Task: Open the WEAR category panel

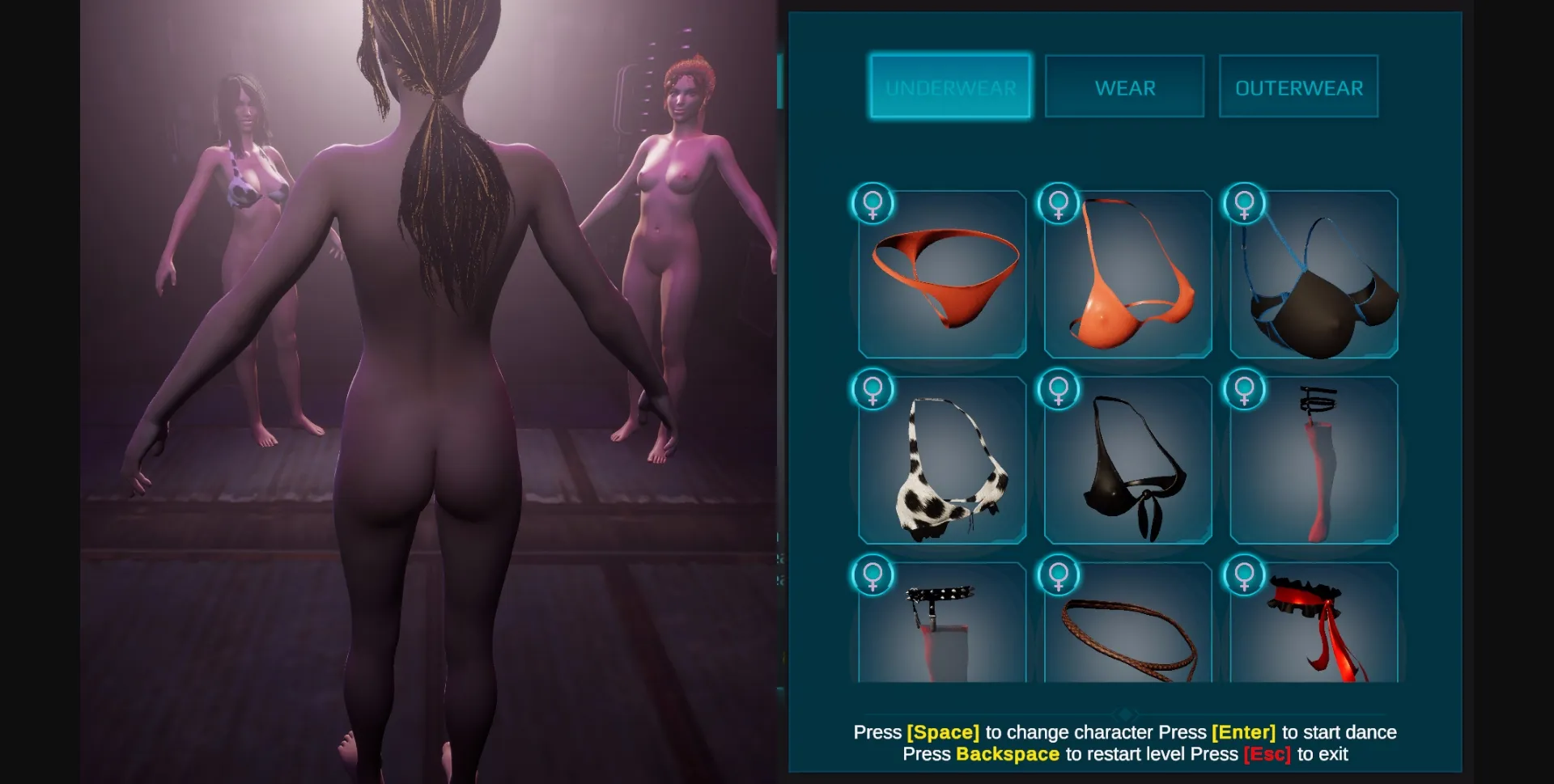Action: click(1124, 87)
